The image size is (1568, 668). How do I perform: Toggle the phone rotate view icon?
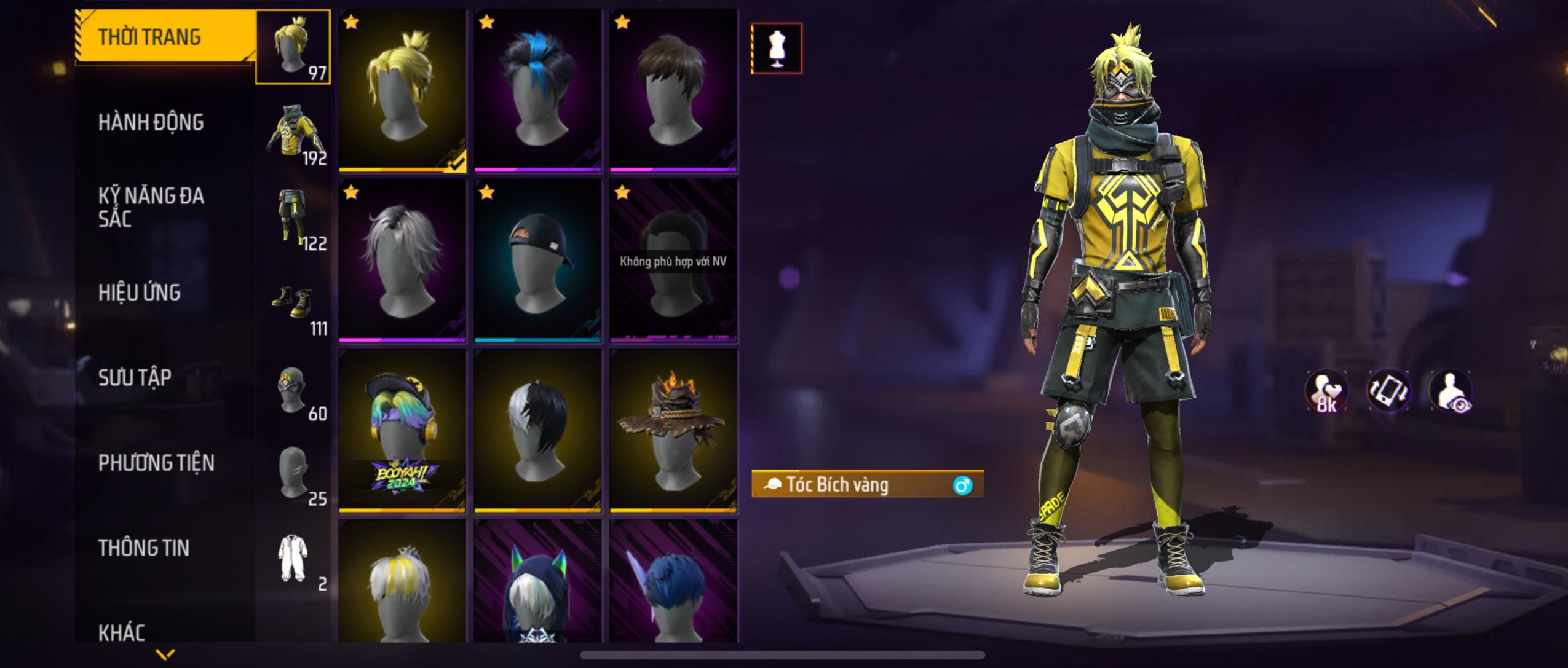[x=1388, y=391]
